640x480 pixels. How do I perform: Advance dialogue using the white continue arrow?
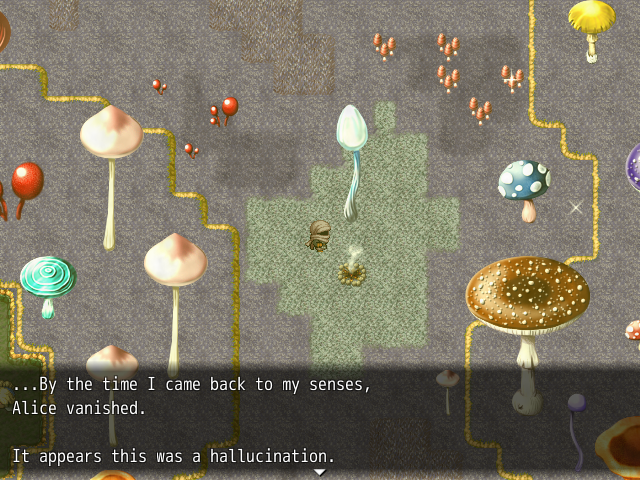coord(319,471)
